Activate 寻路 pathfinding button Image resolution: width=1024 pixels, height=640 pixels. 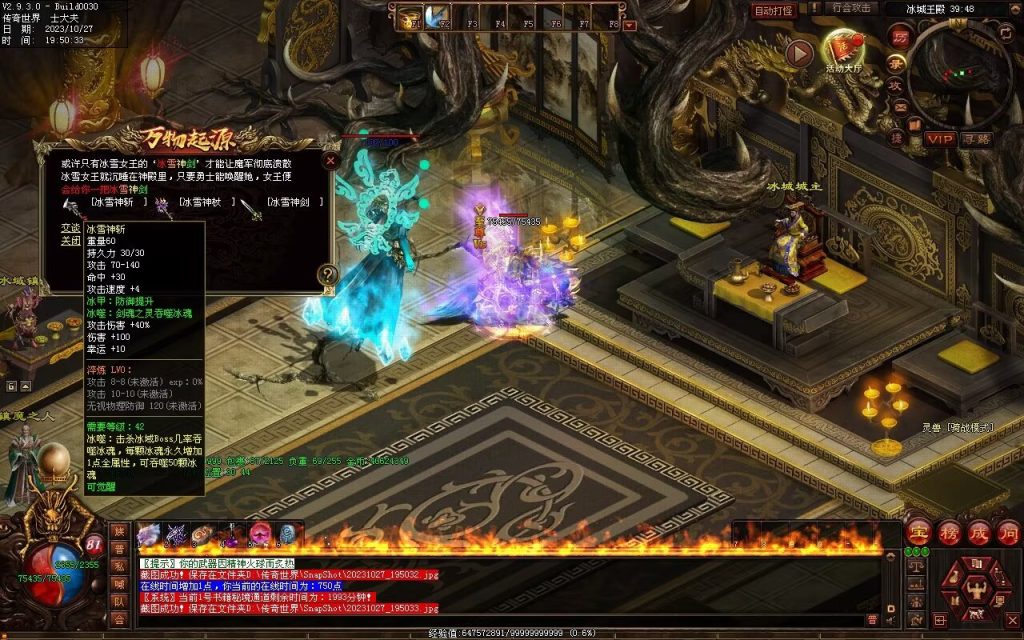(x=978, y=139)
